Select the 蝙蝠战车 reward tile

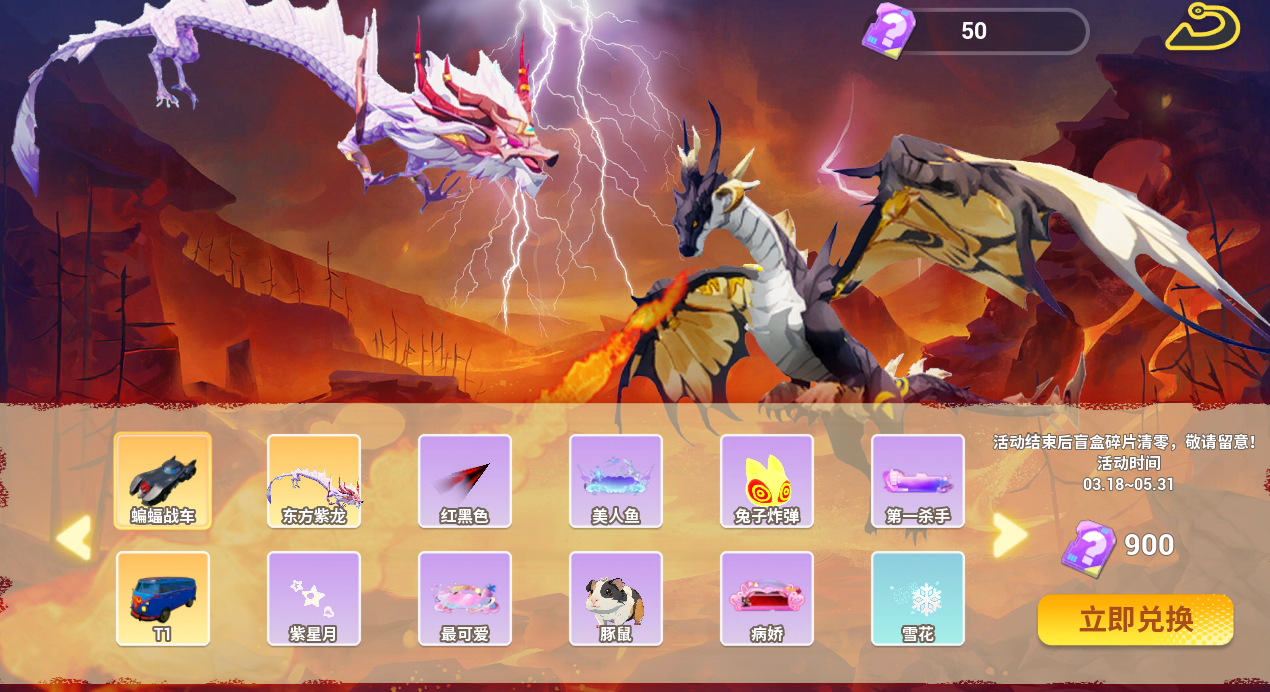tap(163, 481)
